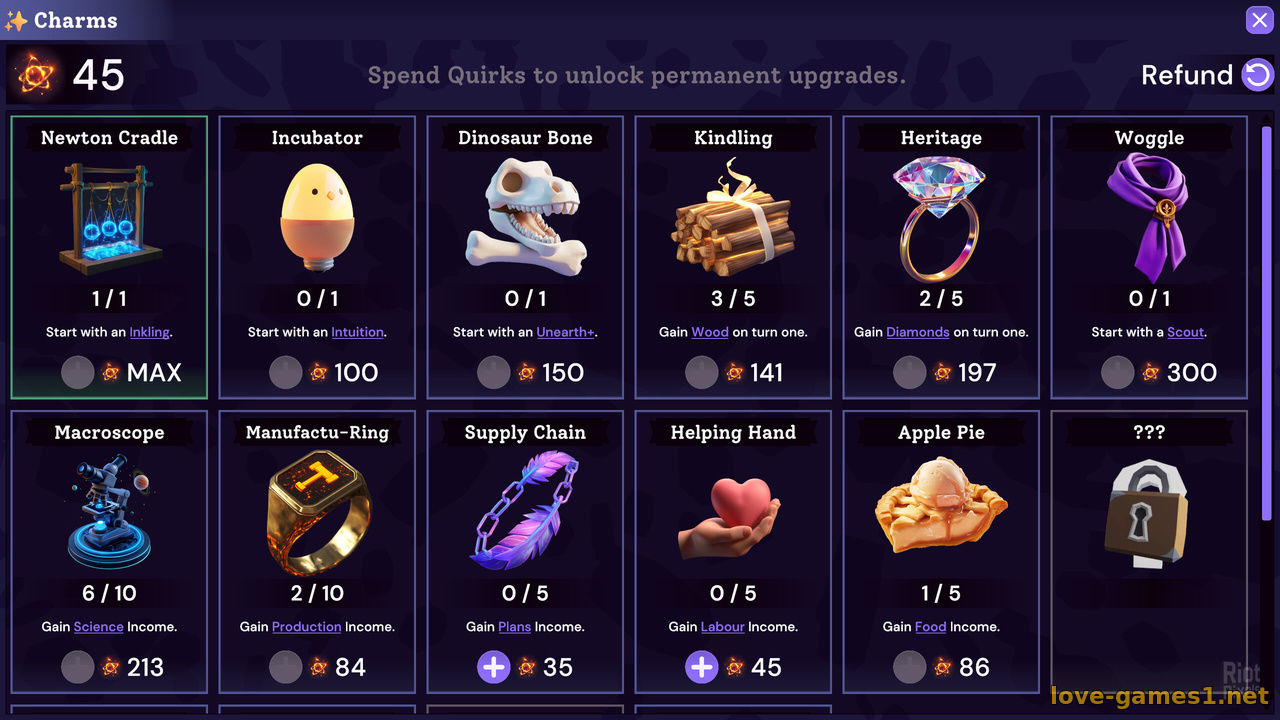
Task: Click the Scout link on Woggle
Action: (x=1185, y=332)
